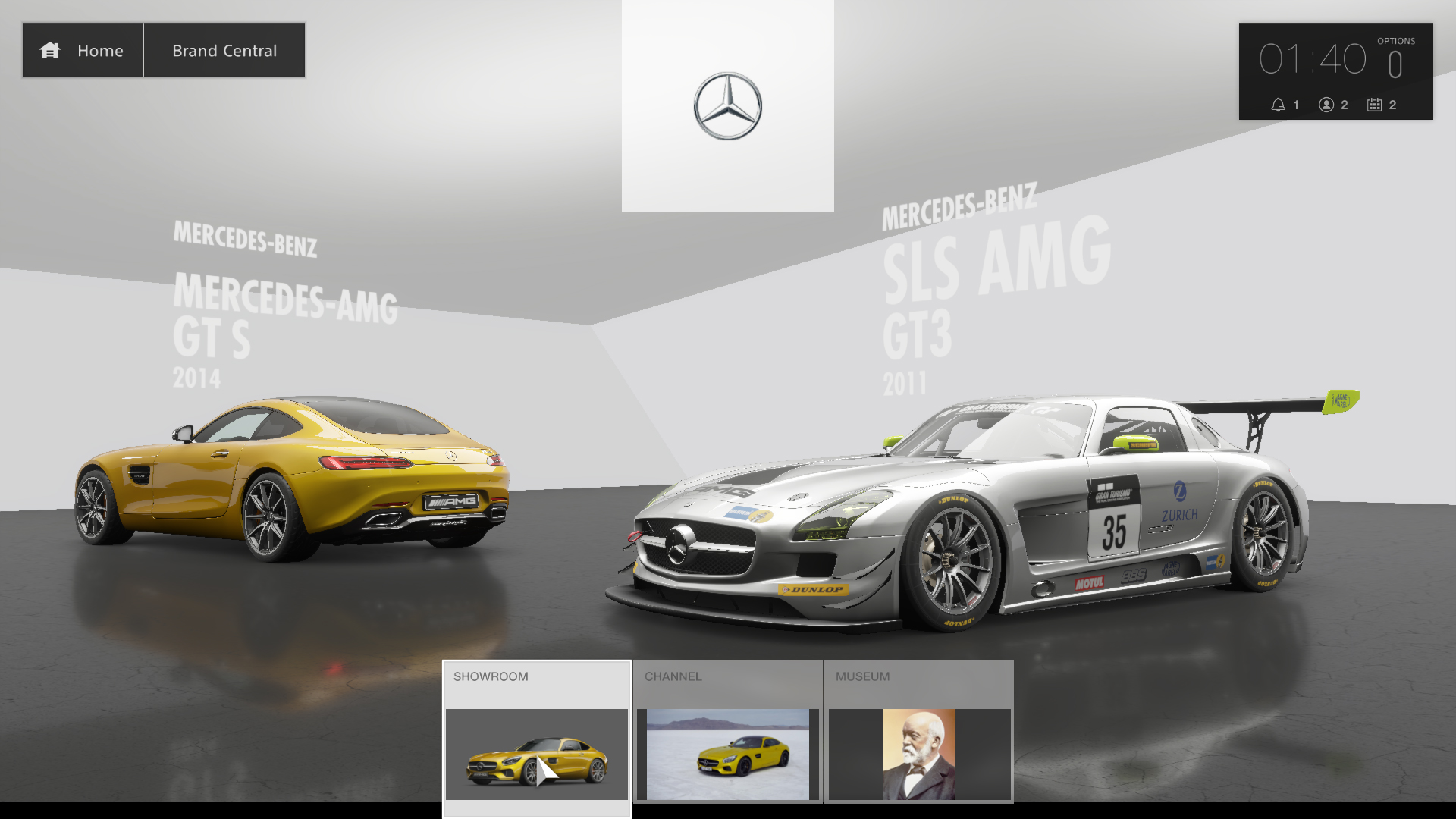Screen dimensions: 1456x819
Task: Open events via the calendar icon
Action: coord(1373,105)
